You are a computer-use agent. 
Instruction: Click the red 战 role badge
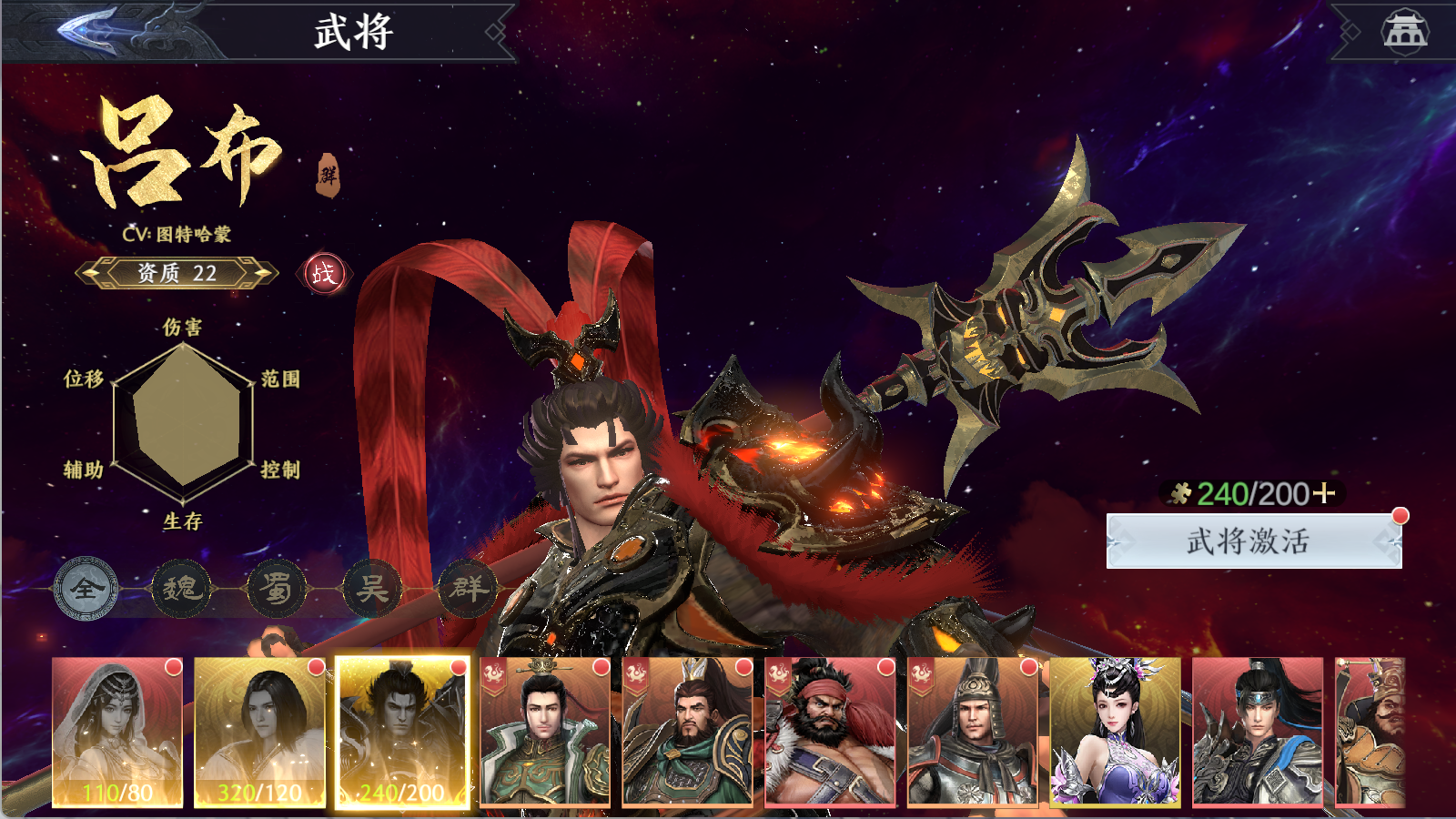(324, 273)
